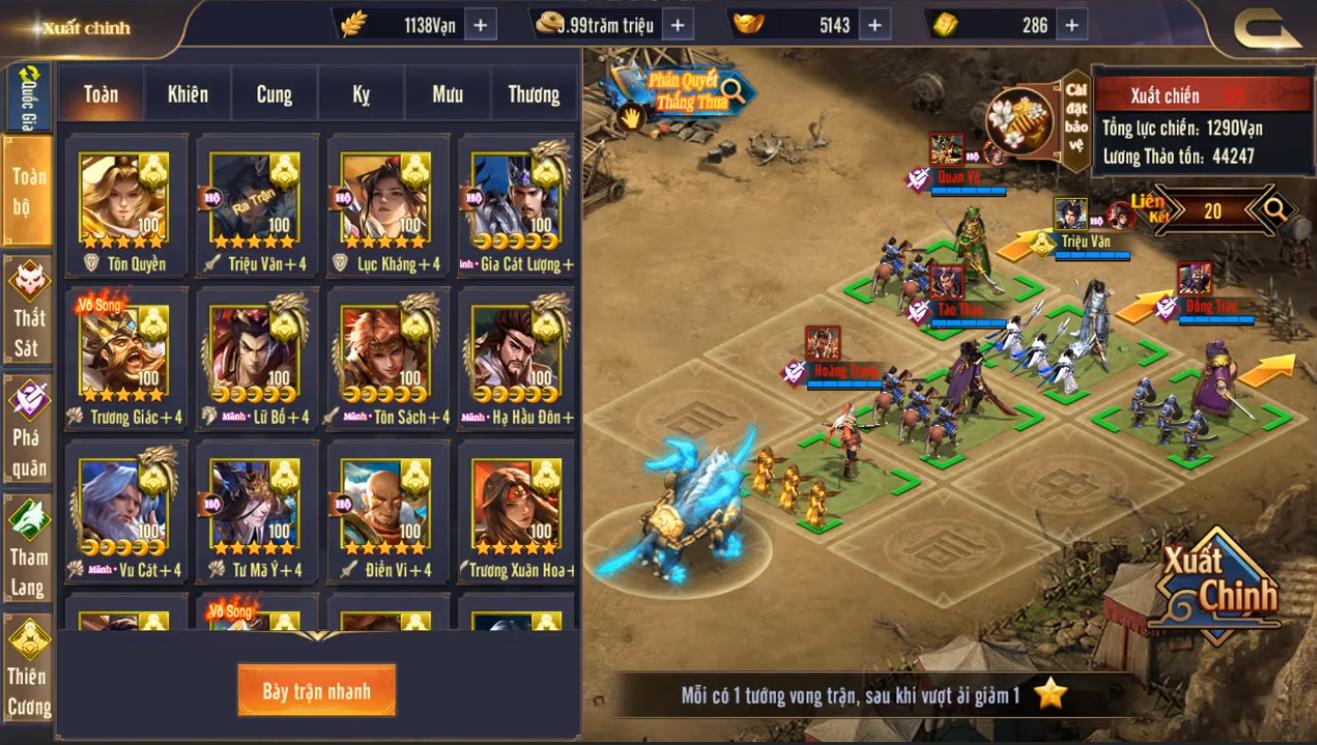Image resolution: width=1317 pixels, height=745 pixels.
Task: Toggle the Kỵ troop filter
Action: point(361,94)
